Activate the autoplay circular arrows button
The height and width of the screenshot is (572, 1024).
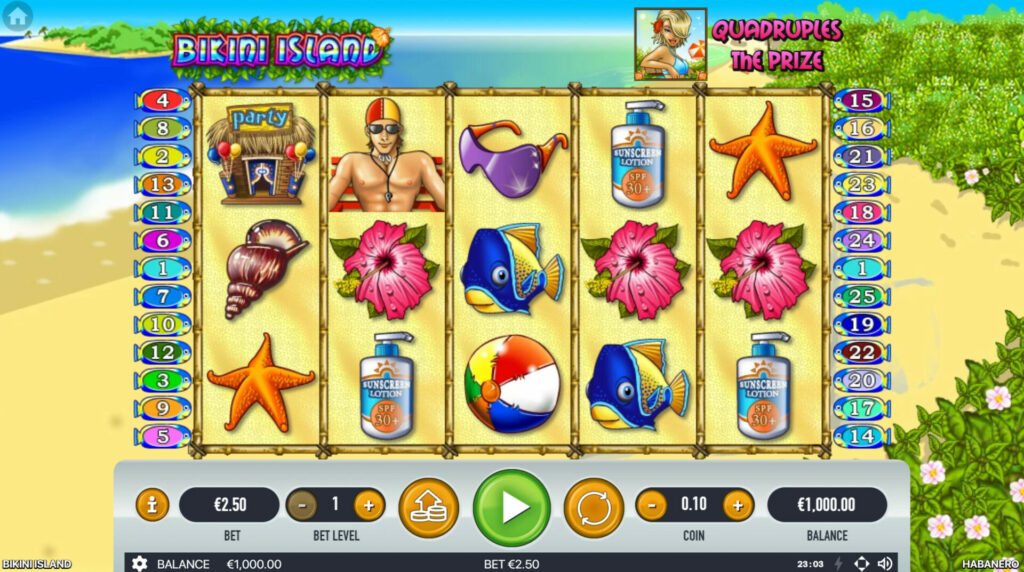(x=593, y=507)
